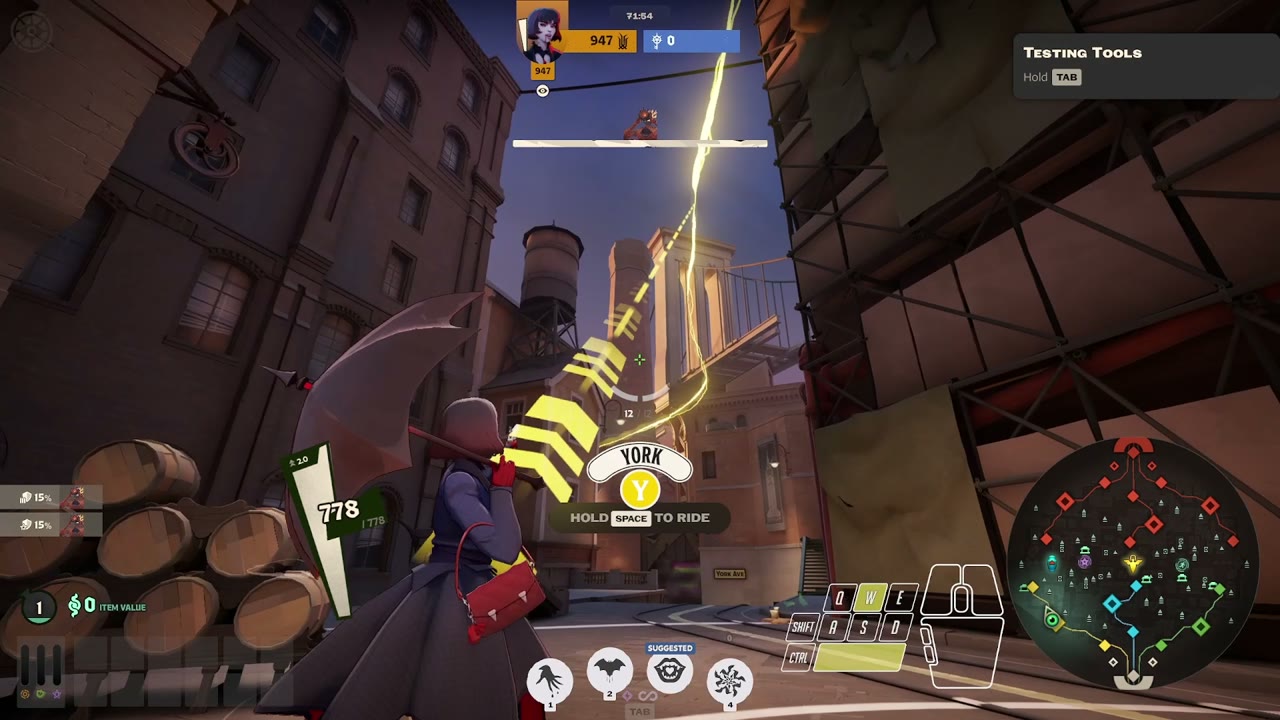Image resolution: width=1280 pixels, height=720 pixels.
Task: Click the ability points counter showing 1
Action: click(x=39, y=607)
